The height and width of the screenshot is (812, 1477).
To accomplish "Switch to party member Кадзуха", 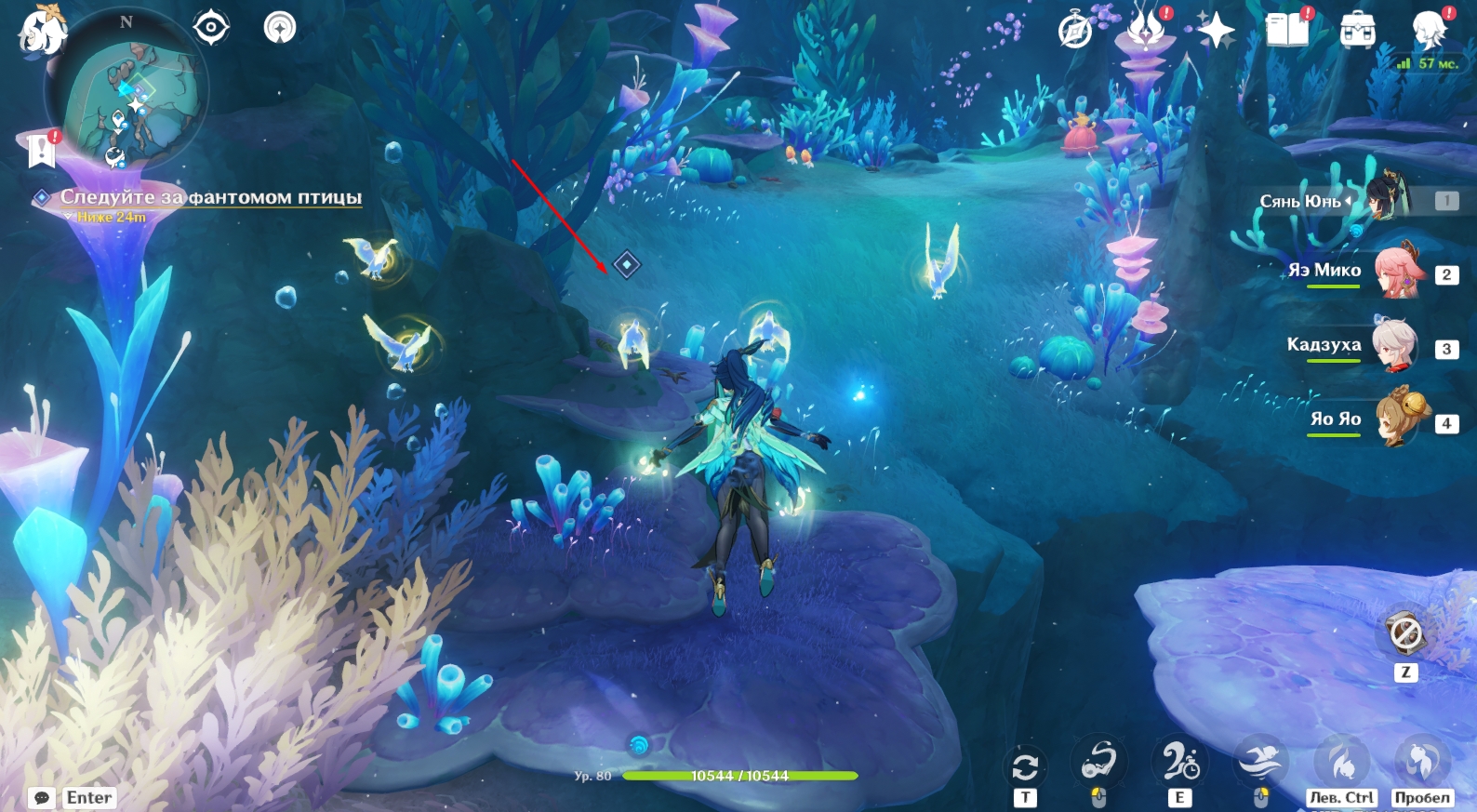I will 1395,345.
